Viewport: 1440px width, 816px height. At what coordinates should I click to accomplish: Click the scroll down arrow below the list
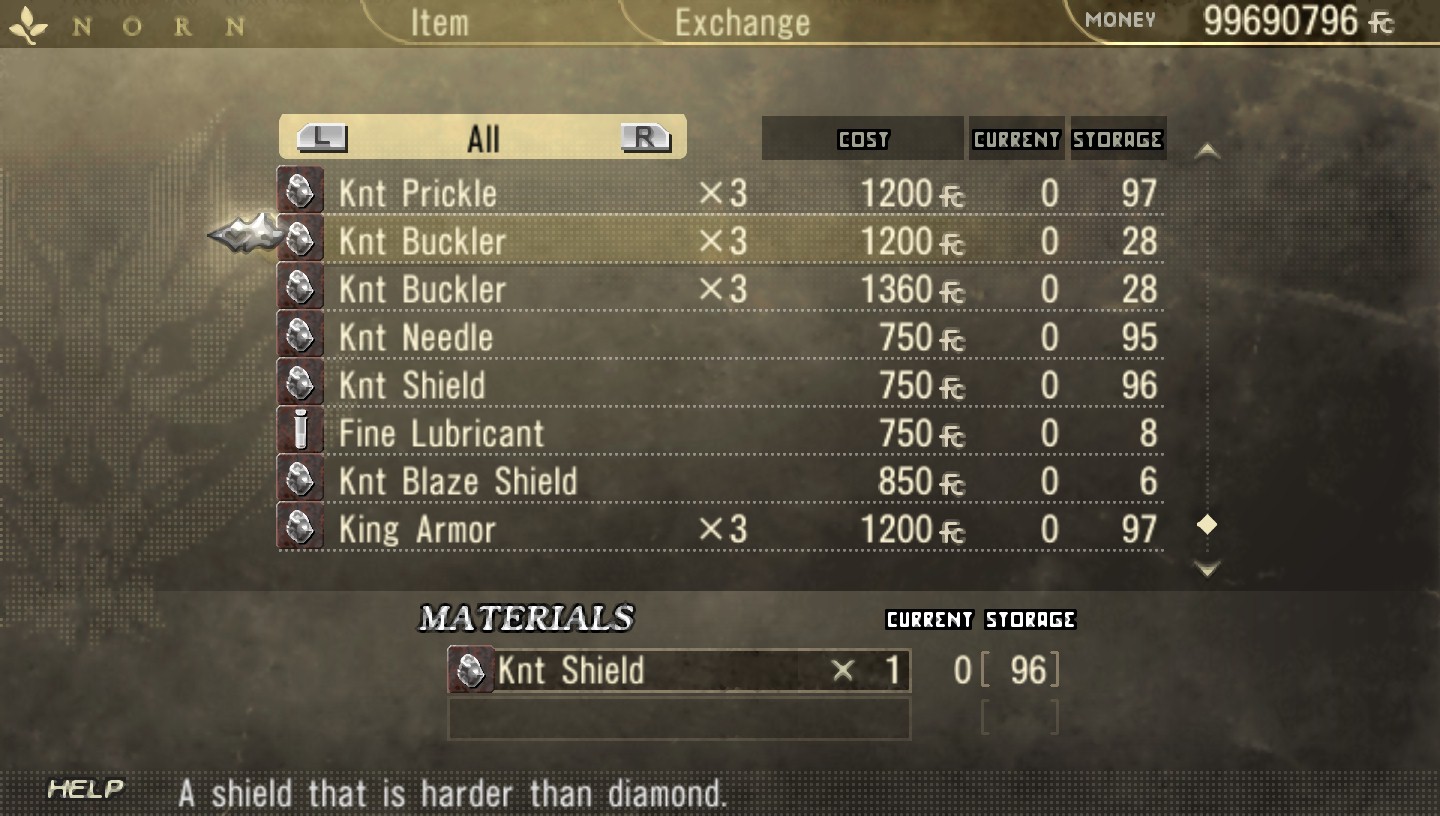tap(1208, 569)
